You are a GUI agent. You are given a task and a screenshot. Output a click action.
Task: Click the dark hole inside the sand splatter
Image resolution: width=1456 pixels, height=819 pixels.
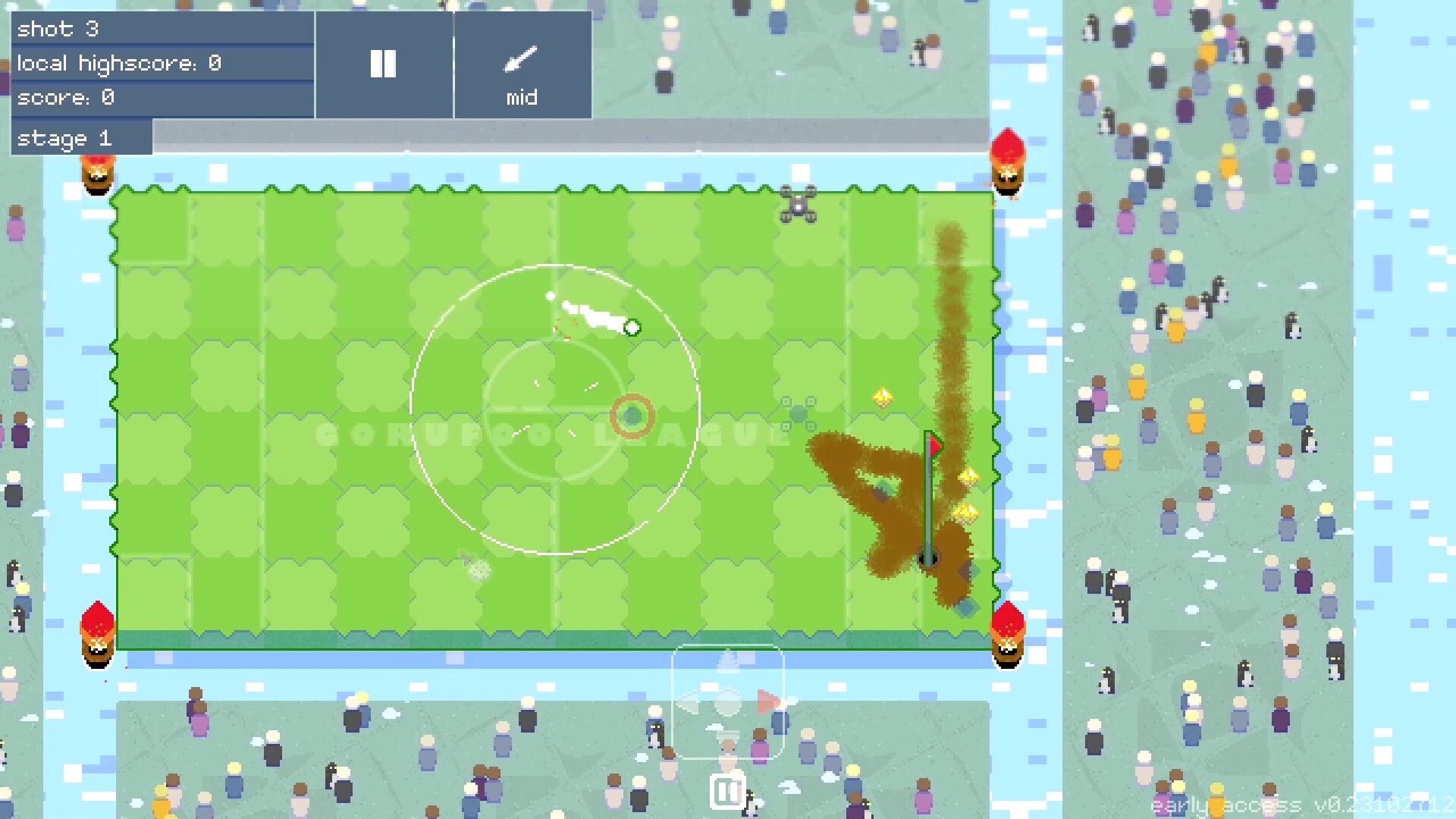pyautogui.click(x=927, y=559)
